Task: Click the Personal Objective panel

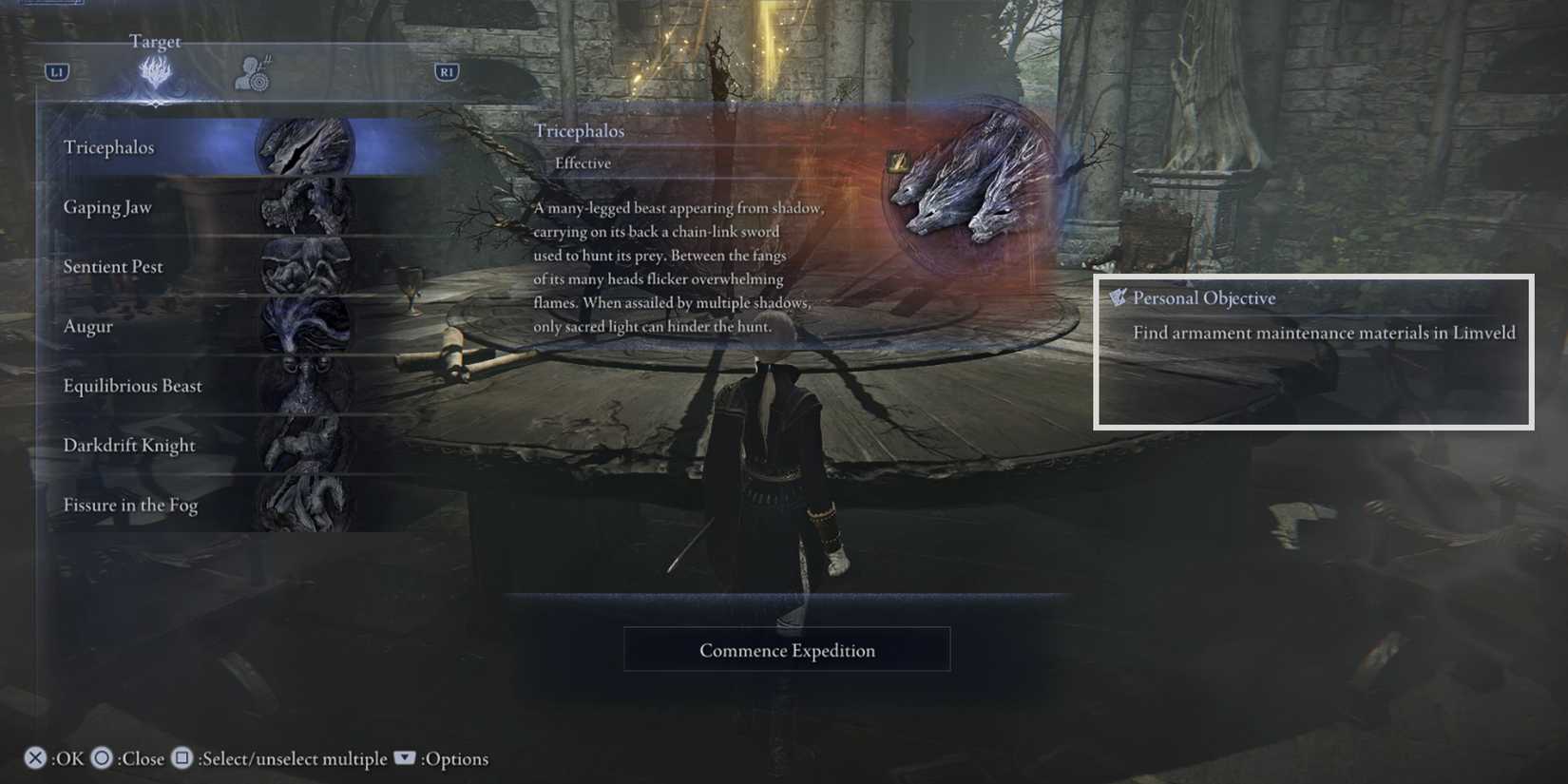Action: click(1314, 353)
